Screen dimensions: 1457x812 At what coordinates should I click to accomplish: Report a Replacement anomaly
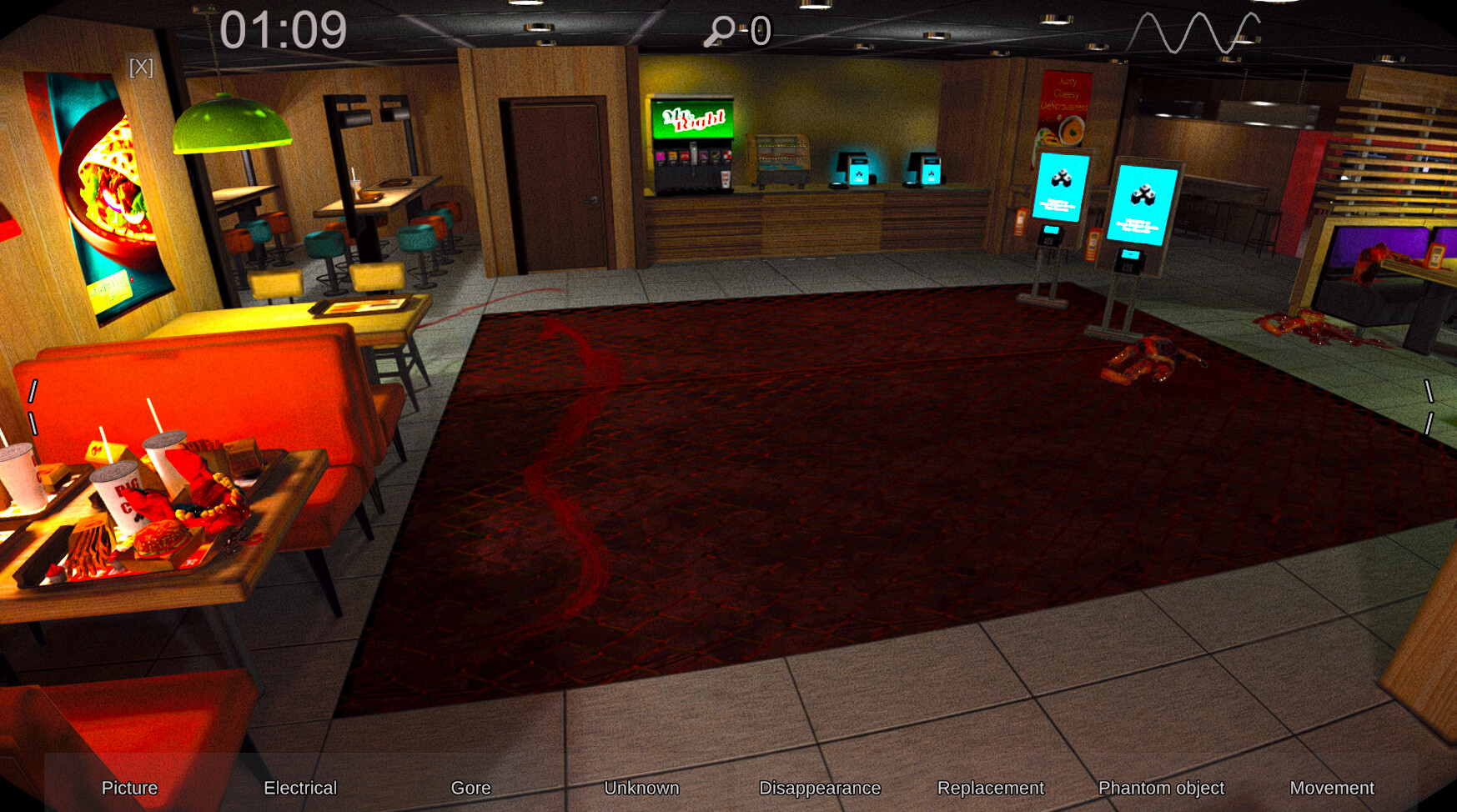pyautogui.click(x=992, y=788)
